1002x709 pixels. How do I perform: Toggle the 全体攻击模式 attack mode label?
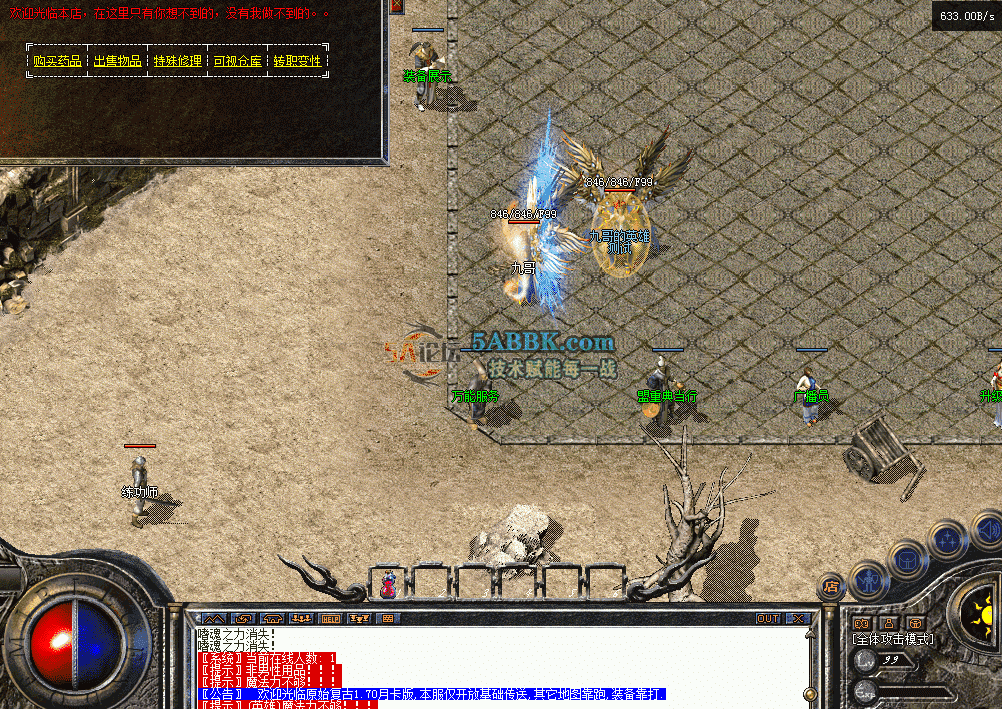click(x=893, y=638)
